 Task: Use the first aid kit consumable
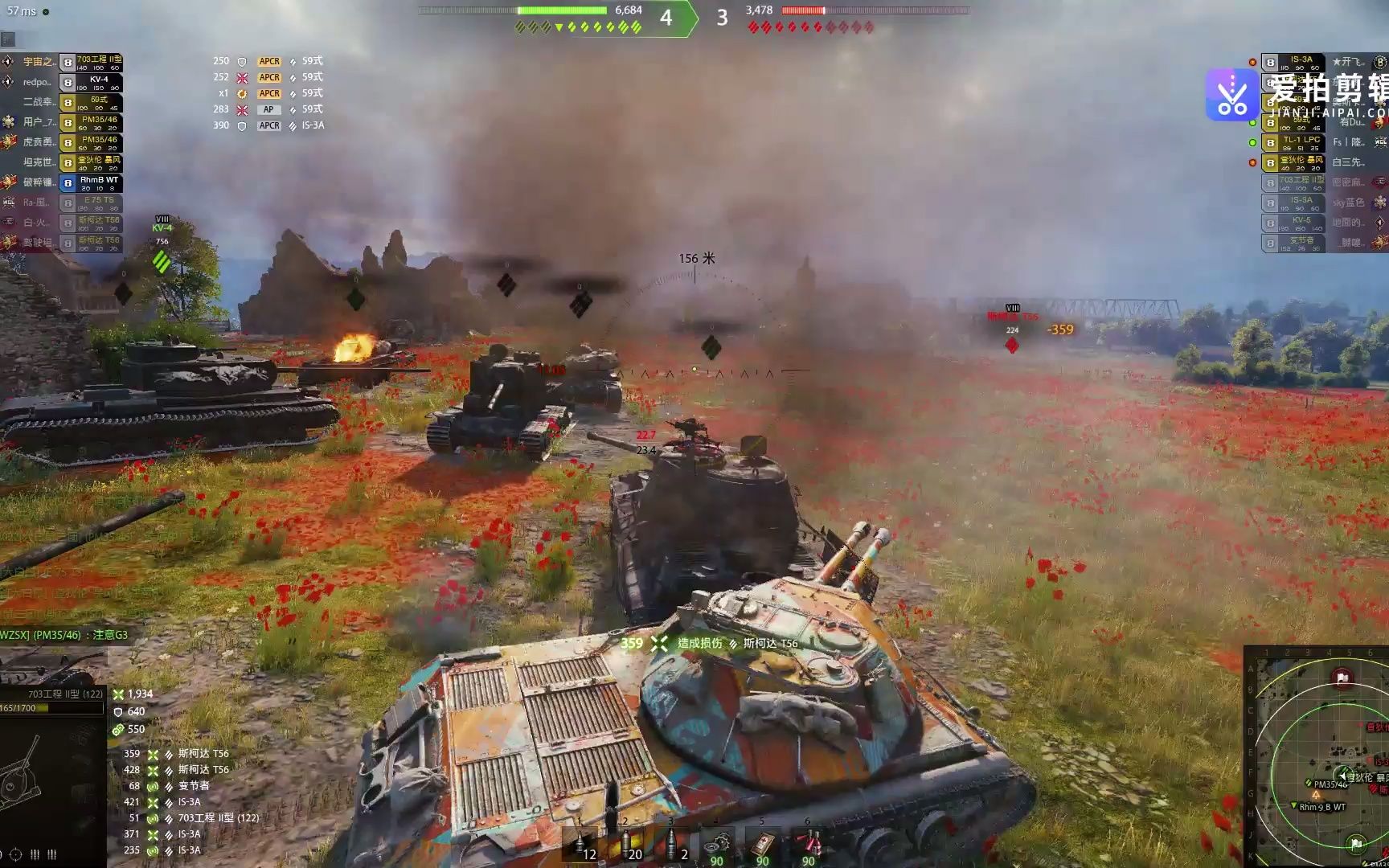[x=763, y=845]
